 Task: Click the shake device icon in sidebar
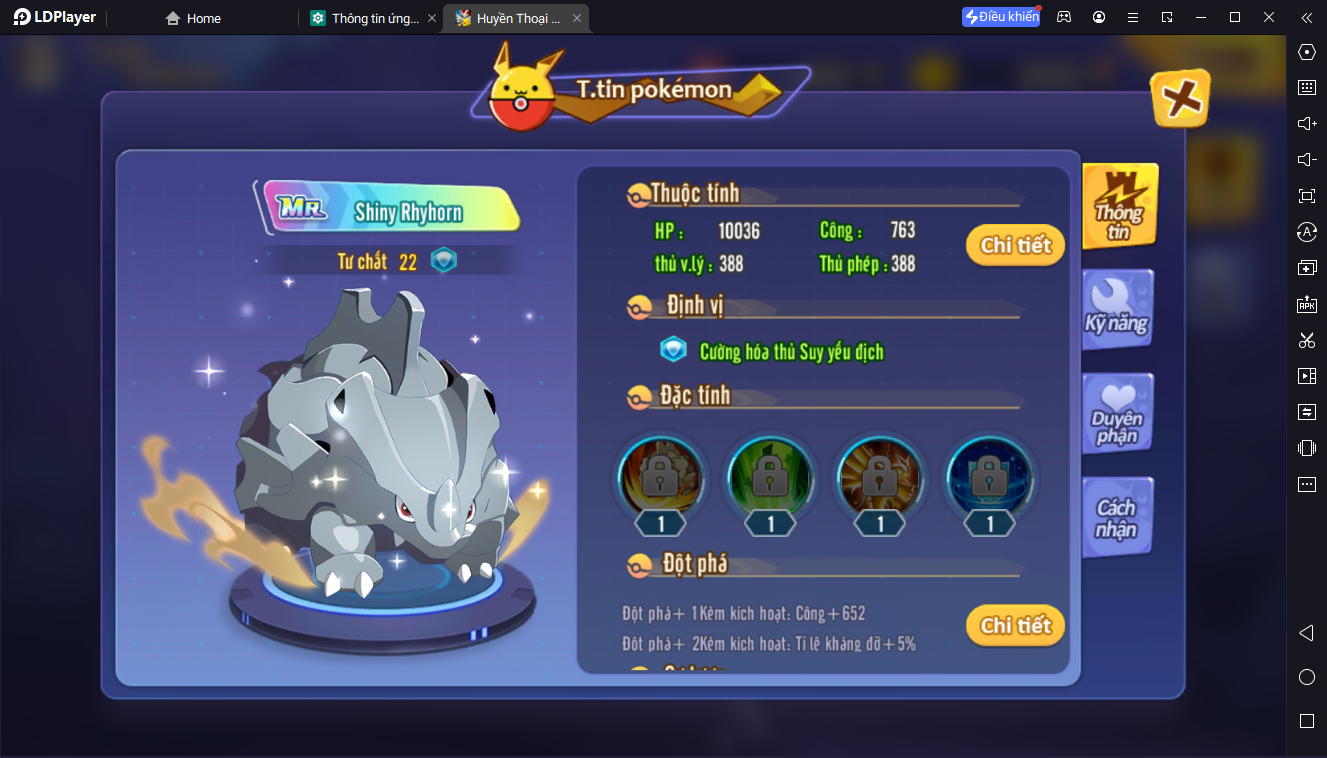1306,447
